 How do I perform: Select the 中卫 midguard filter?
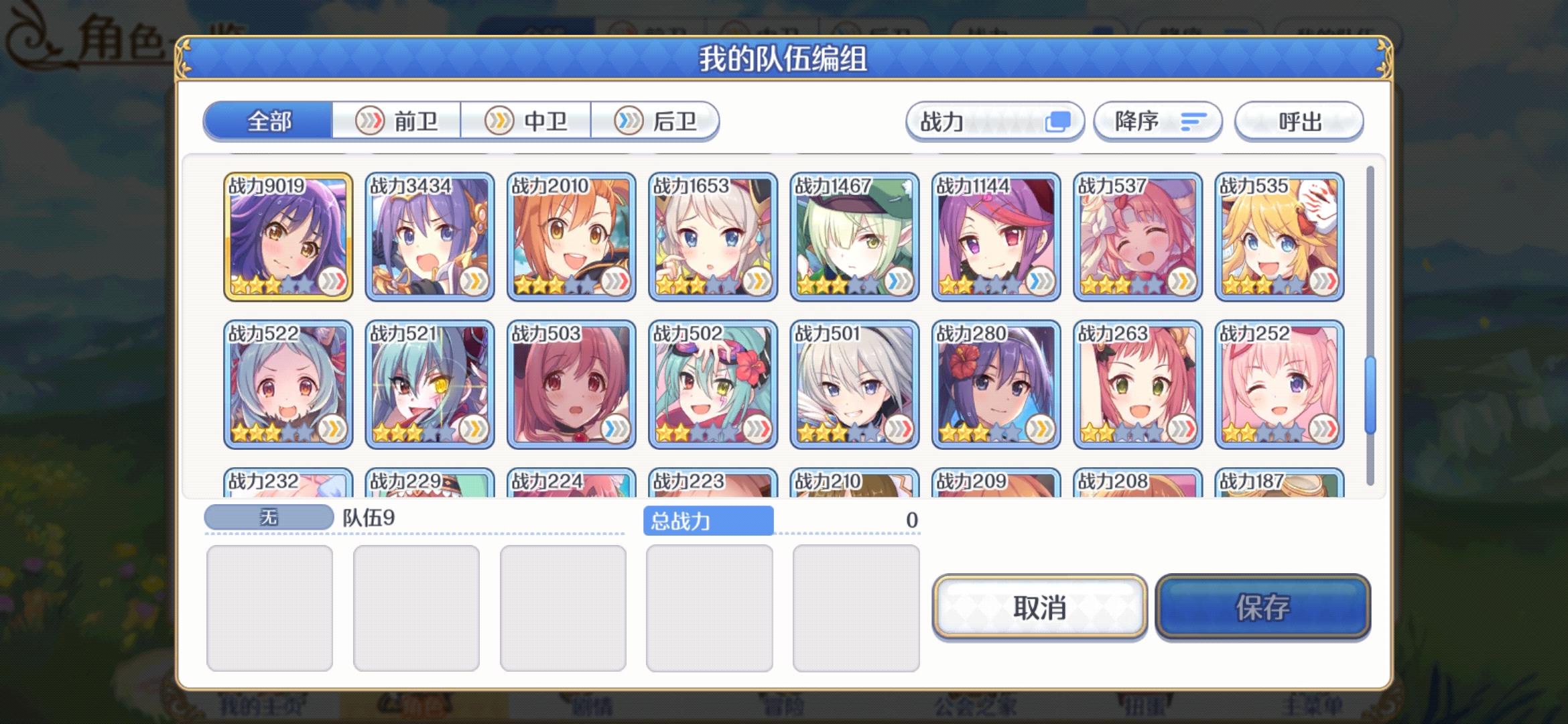[527, 121]
